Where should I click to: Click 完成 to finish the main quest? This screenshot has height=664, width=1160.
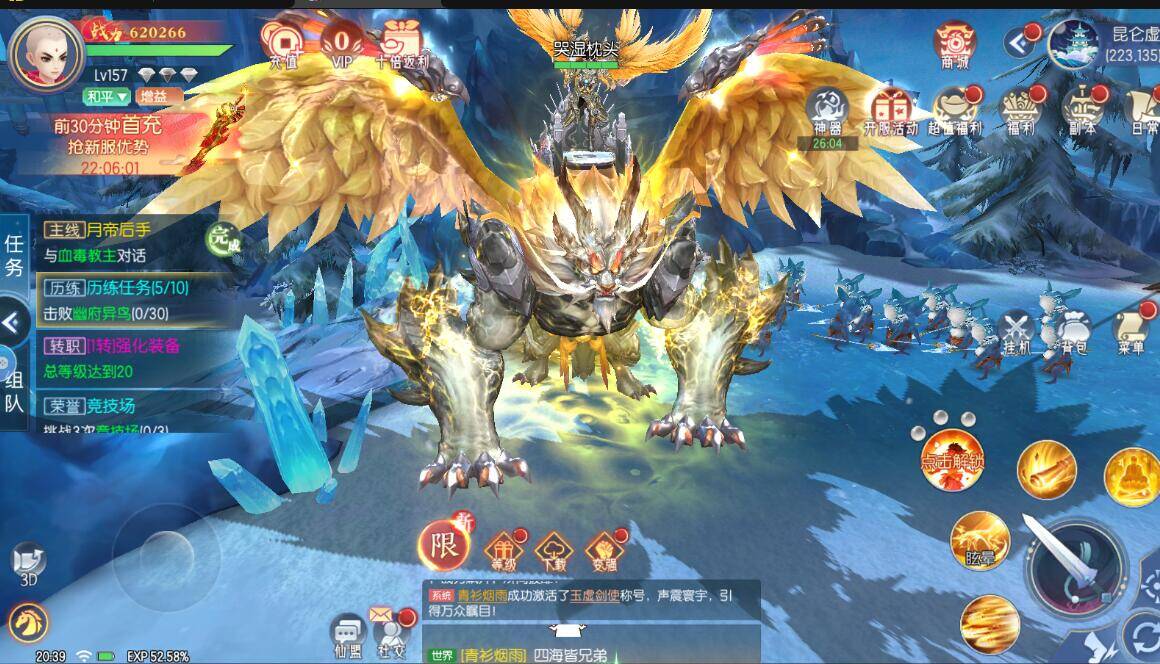point(221,239)
